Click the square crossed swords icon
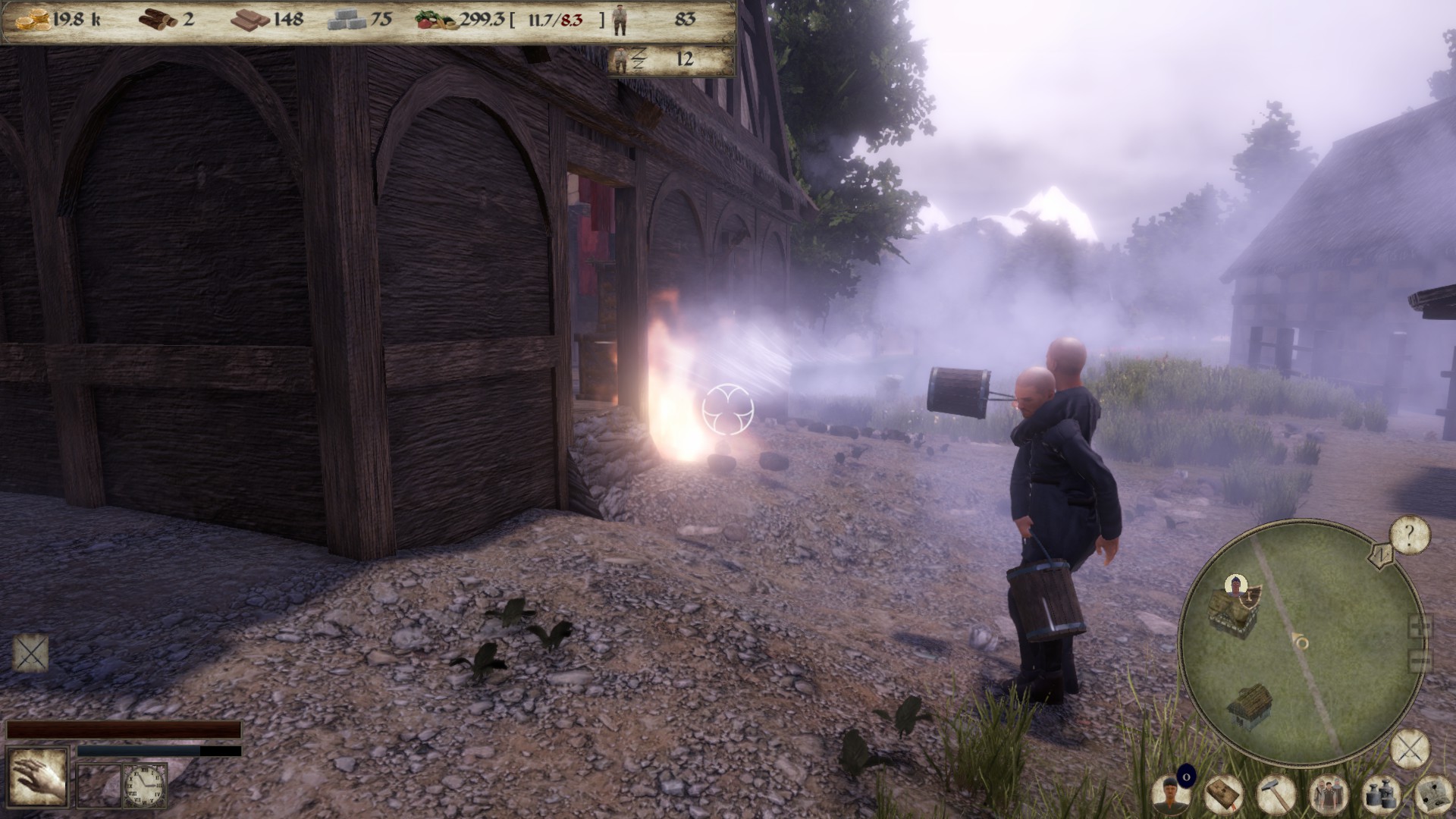 coord(31,653)
